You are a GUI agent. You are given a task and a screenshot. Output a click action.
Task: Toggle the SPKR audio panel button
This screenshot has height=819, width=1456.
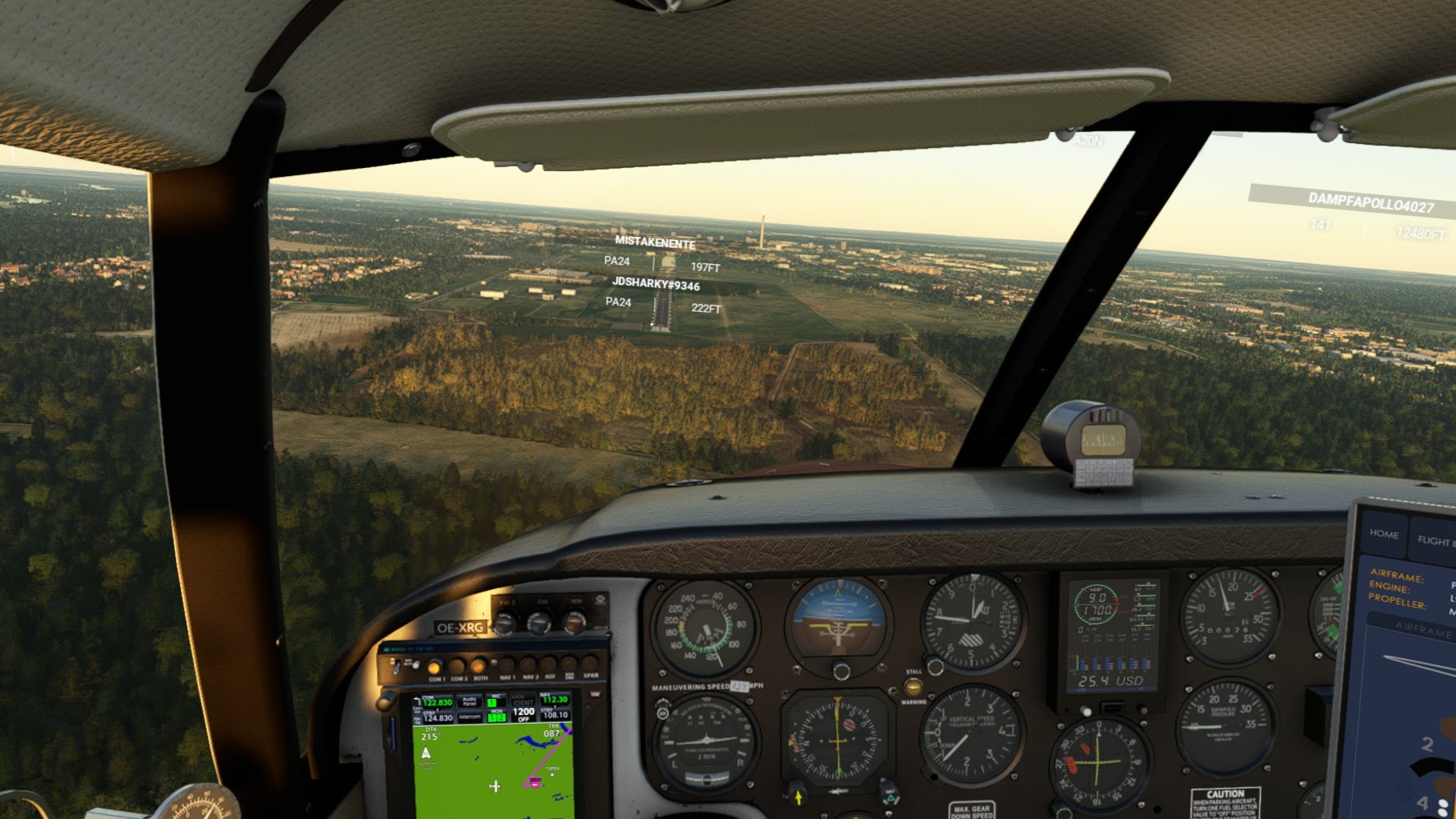point(590,663)
